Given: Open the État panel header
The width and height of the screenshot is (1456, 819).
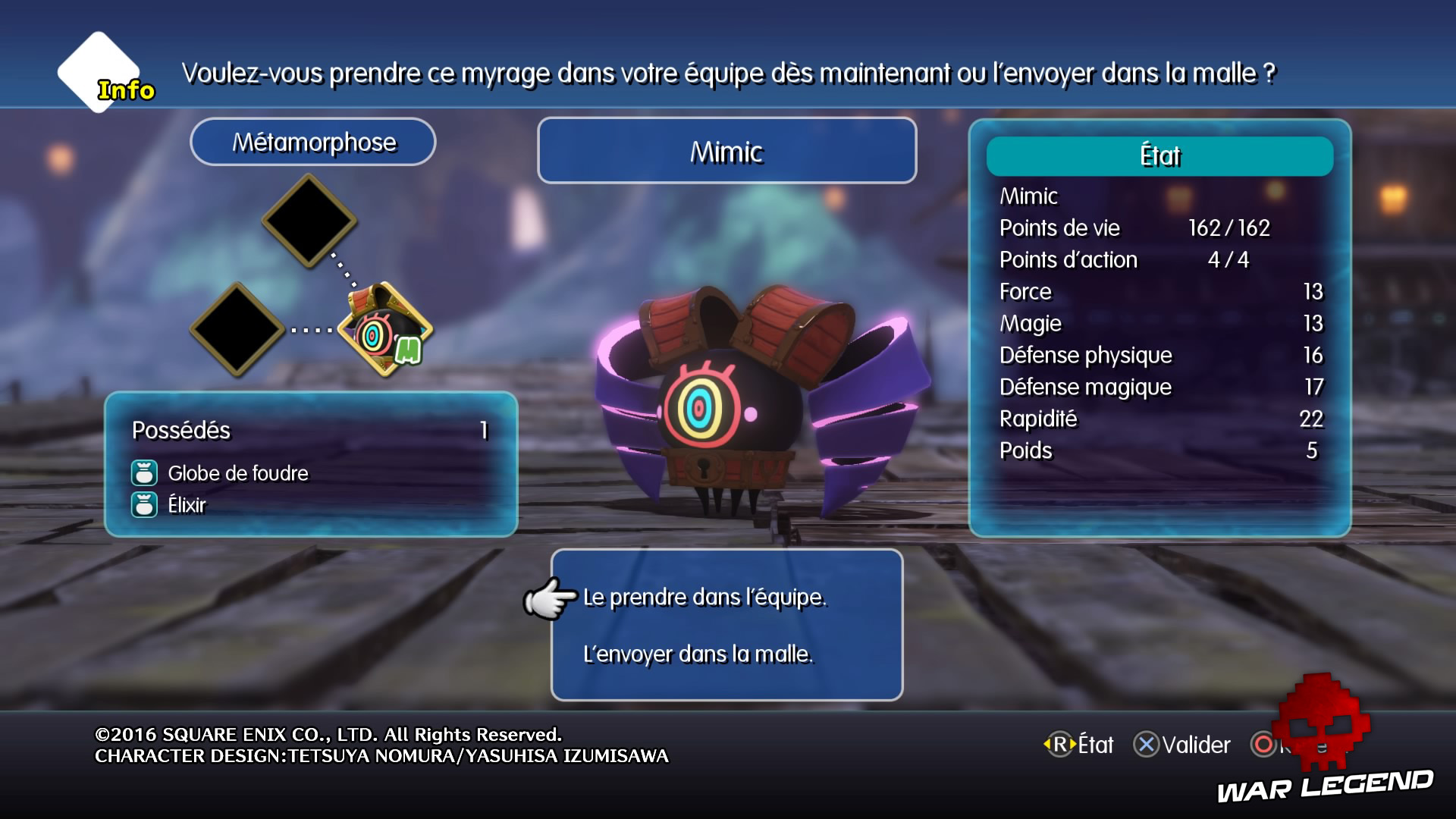Looking at the screenshot, I should click(1159, 156).
